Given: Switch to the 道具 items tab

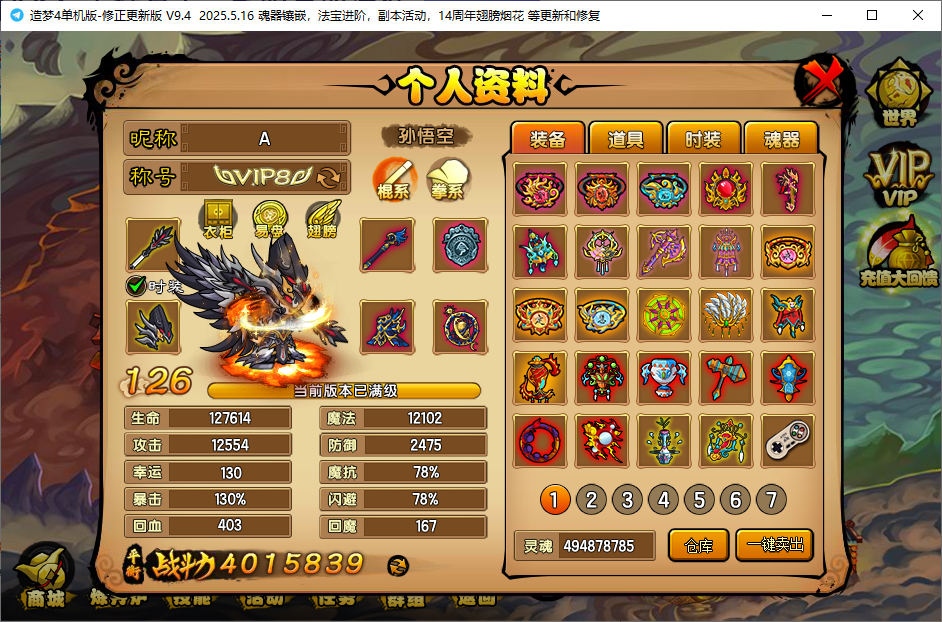Looking at the screenshot, I should coord(626,139).
